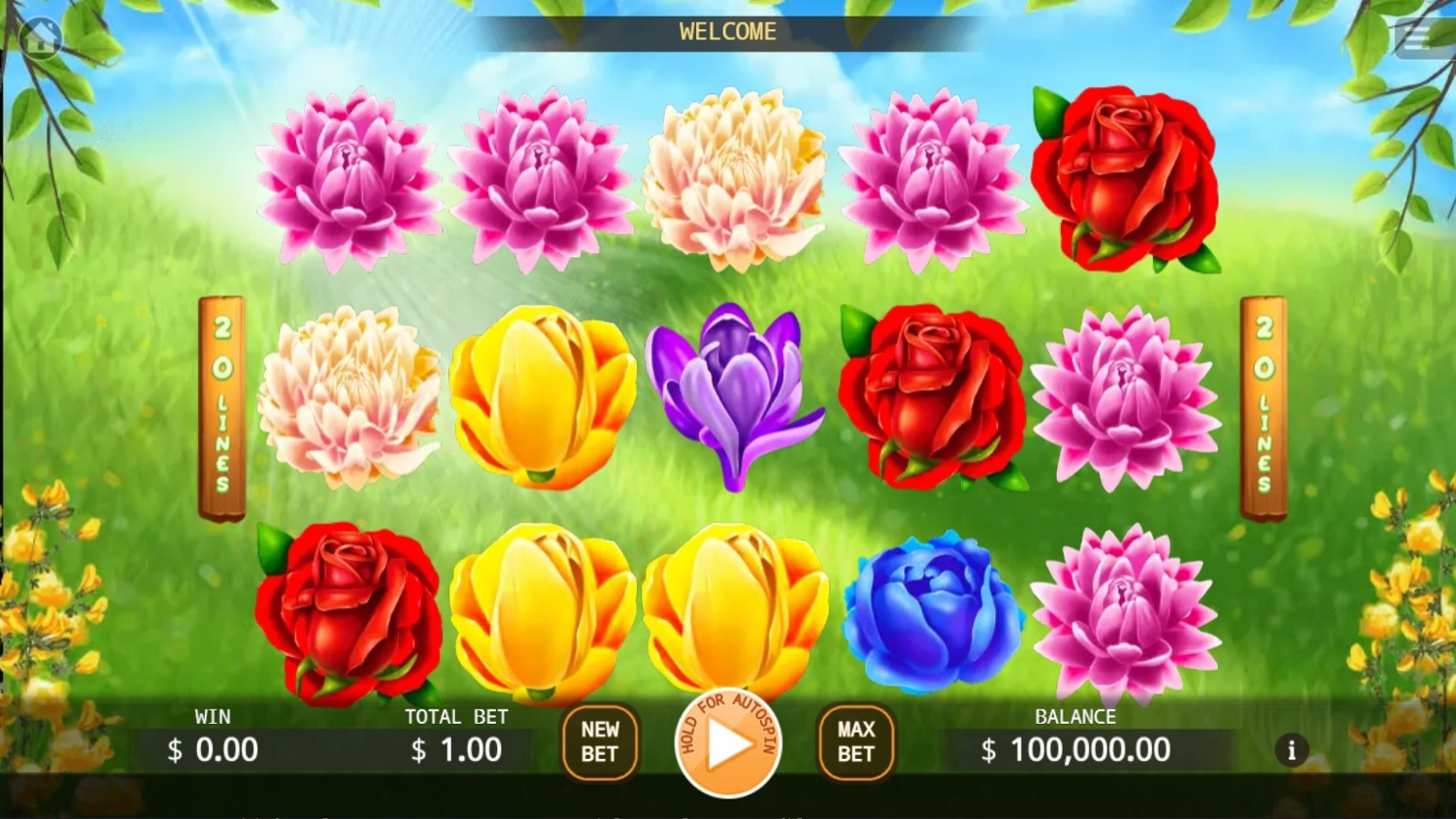Go to the home screen icon
Viewport: 1456px width, 819px height.
(x=41, y=39)
